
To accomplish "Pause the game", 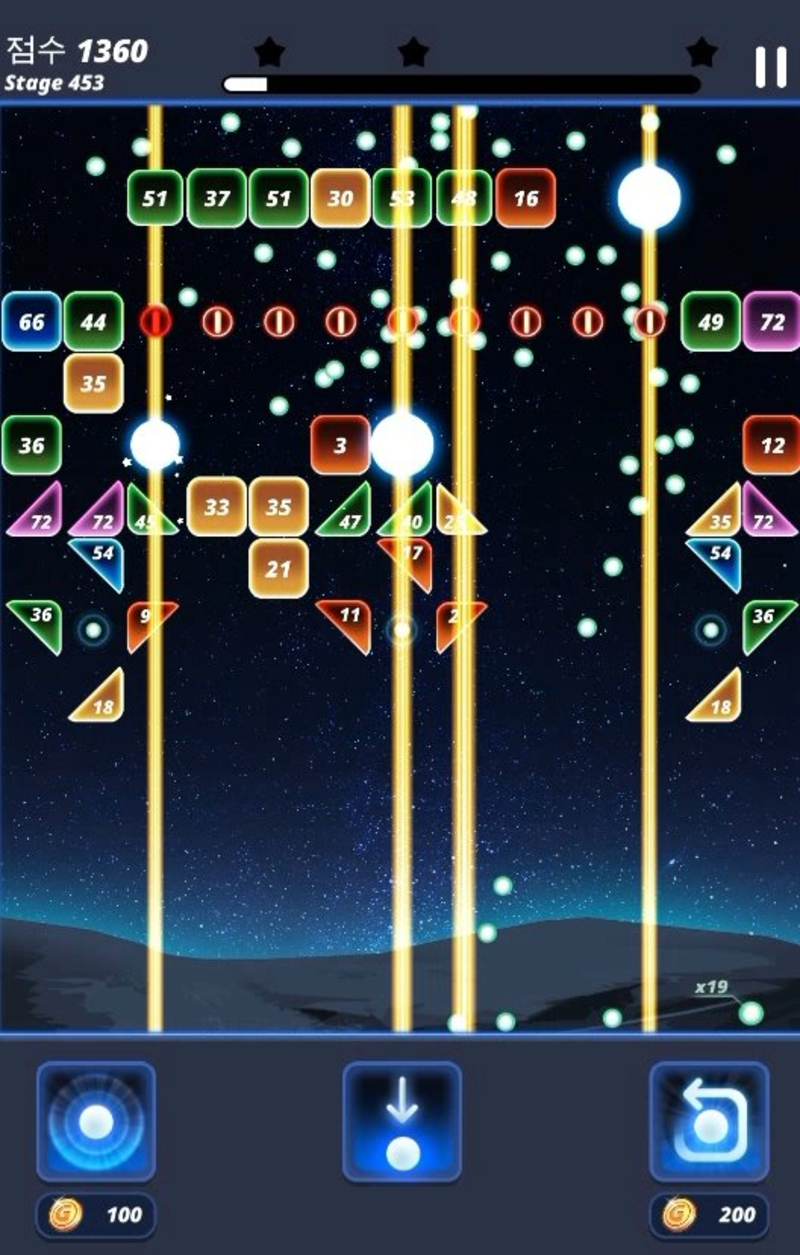I will coord(770,67).
